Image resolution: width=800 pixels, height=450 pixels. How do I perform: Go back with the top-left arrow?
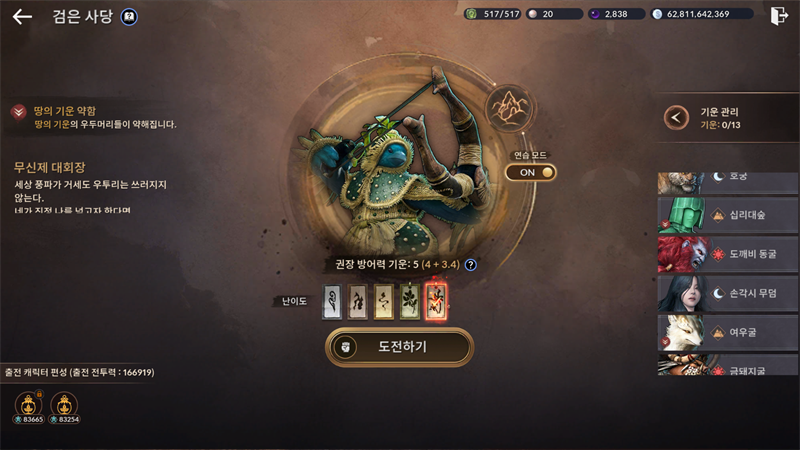click(x=22, y=16)
